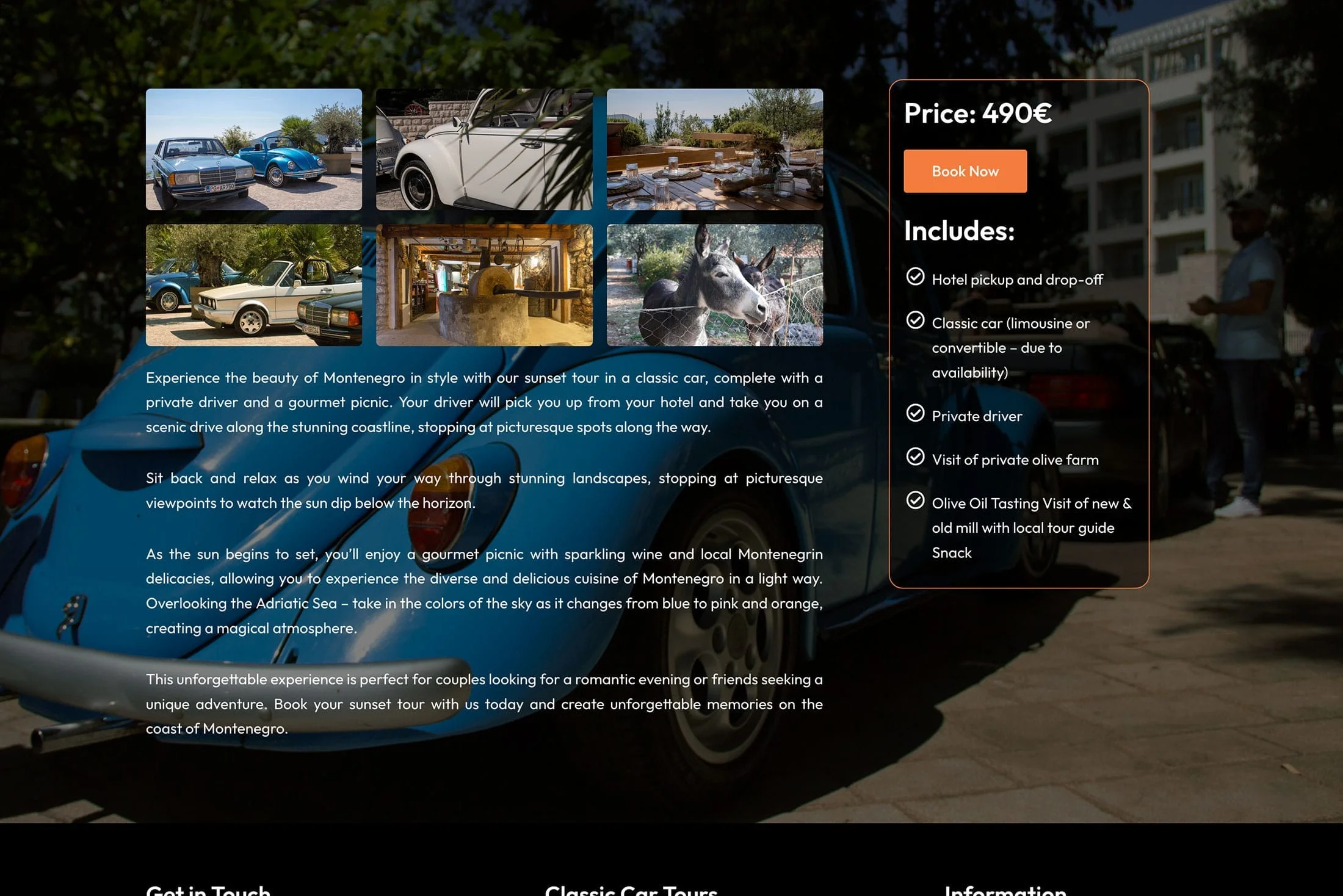Click the Olive Oil Tasting list item text
Image resolution: width=1343 pixels, height=896 pixels.
1030,527
